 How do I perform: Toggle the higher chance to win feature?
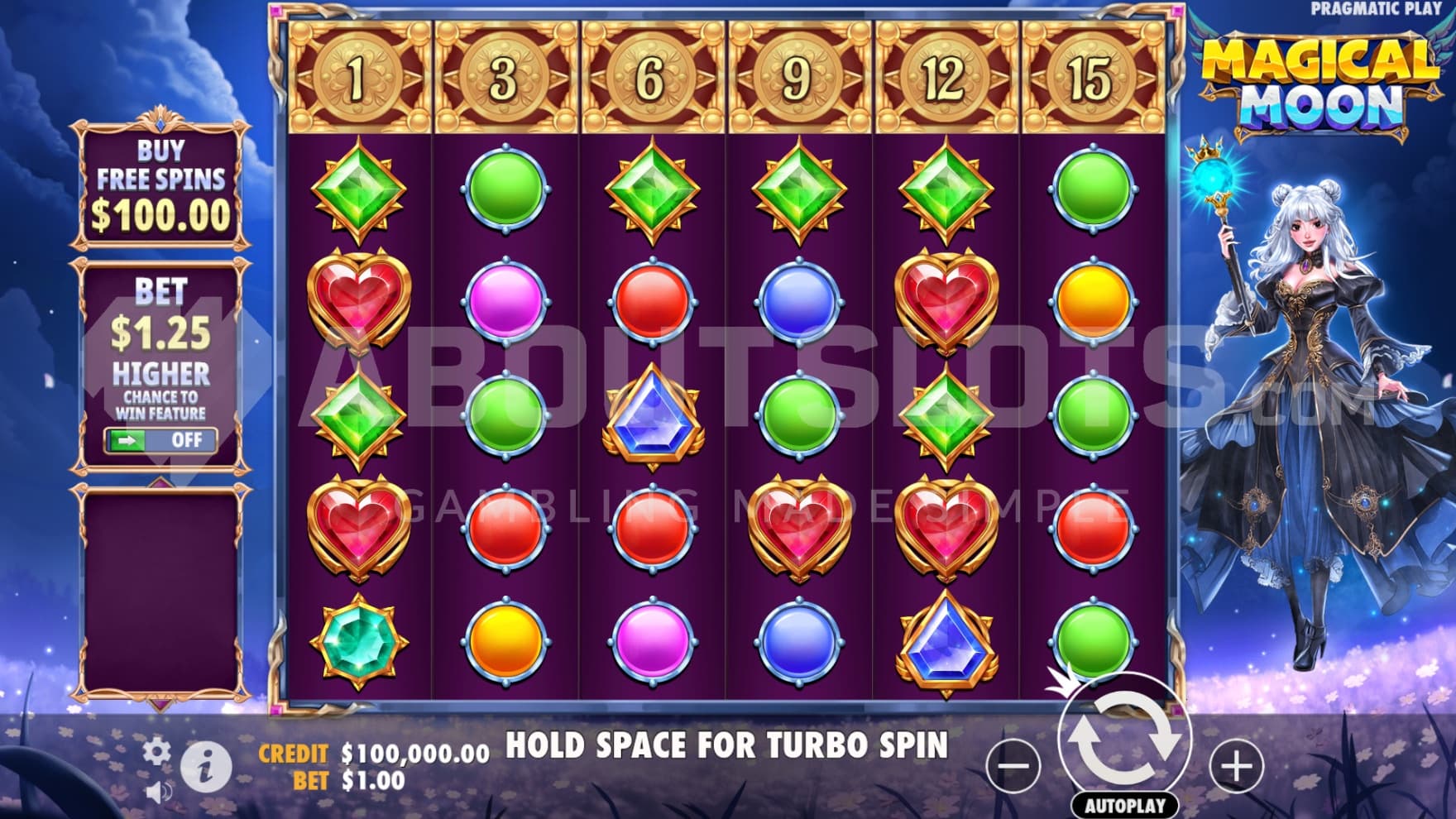[x=160, y=440]
